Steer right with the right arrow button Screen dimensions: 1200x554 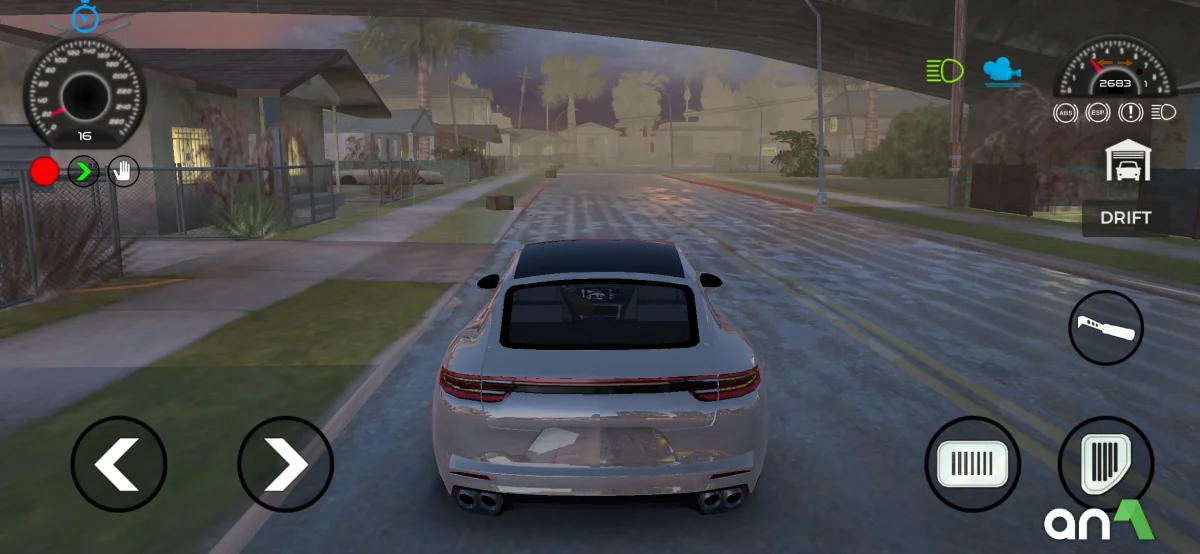coord(285,464)
